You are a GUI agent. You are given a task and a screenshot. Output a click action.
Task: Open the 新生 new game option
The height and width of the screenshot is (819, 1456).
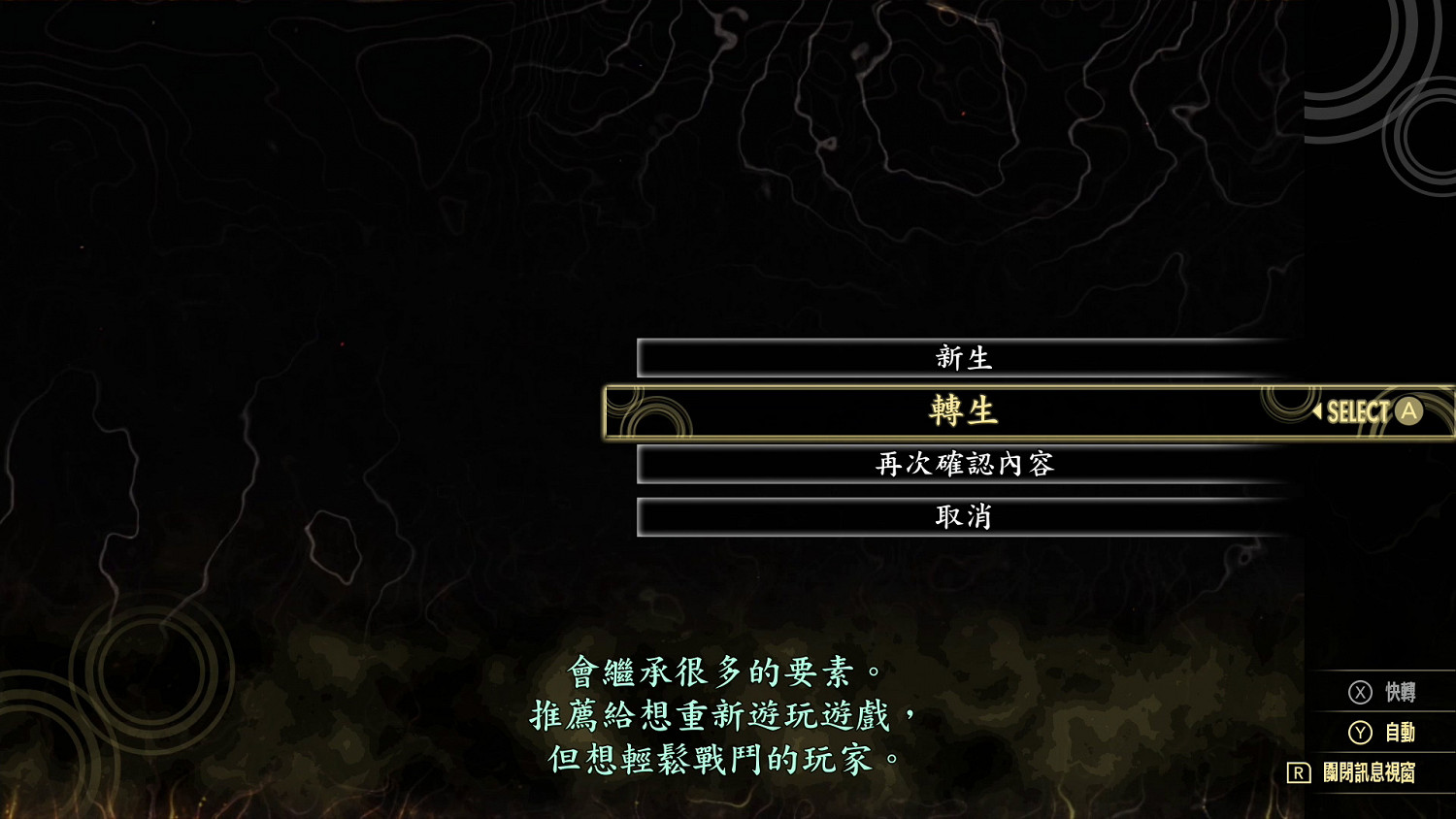coord(964,357)
